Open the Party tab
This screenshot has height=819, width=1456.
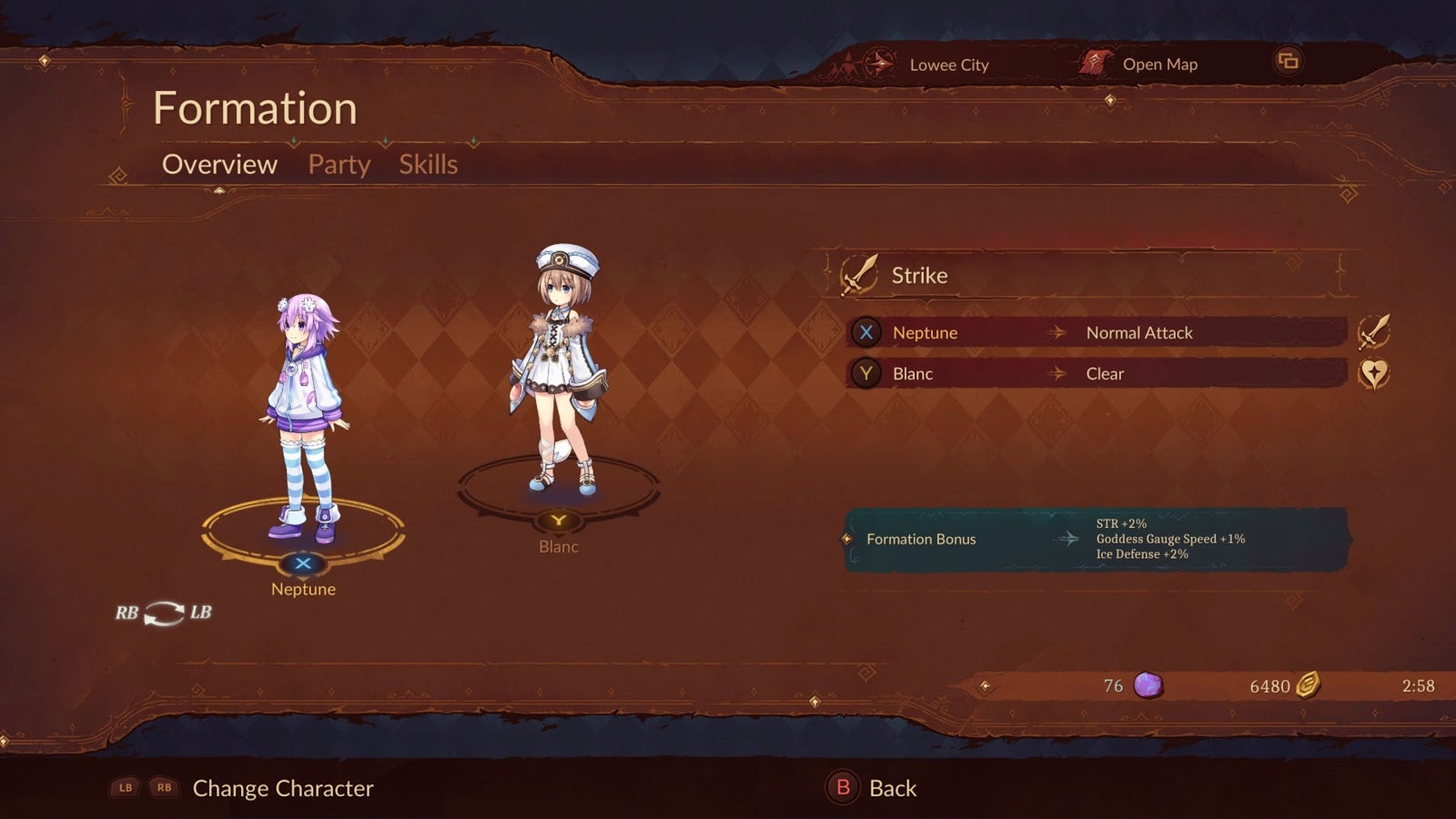tap(339, 165)
